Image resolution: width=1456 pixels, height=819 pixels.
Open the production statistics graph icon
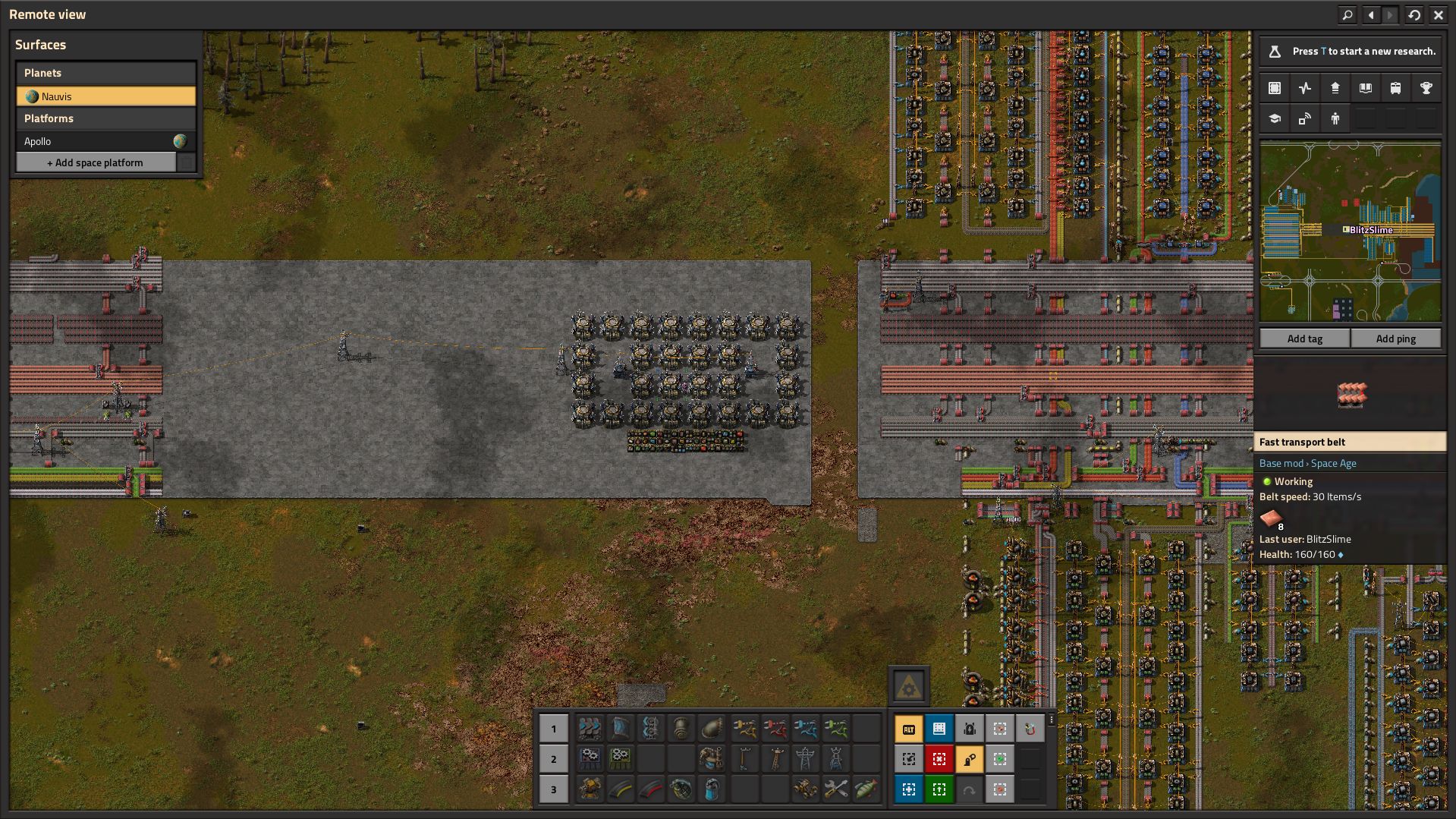[x=1304, y=88]
